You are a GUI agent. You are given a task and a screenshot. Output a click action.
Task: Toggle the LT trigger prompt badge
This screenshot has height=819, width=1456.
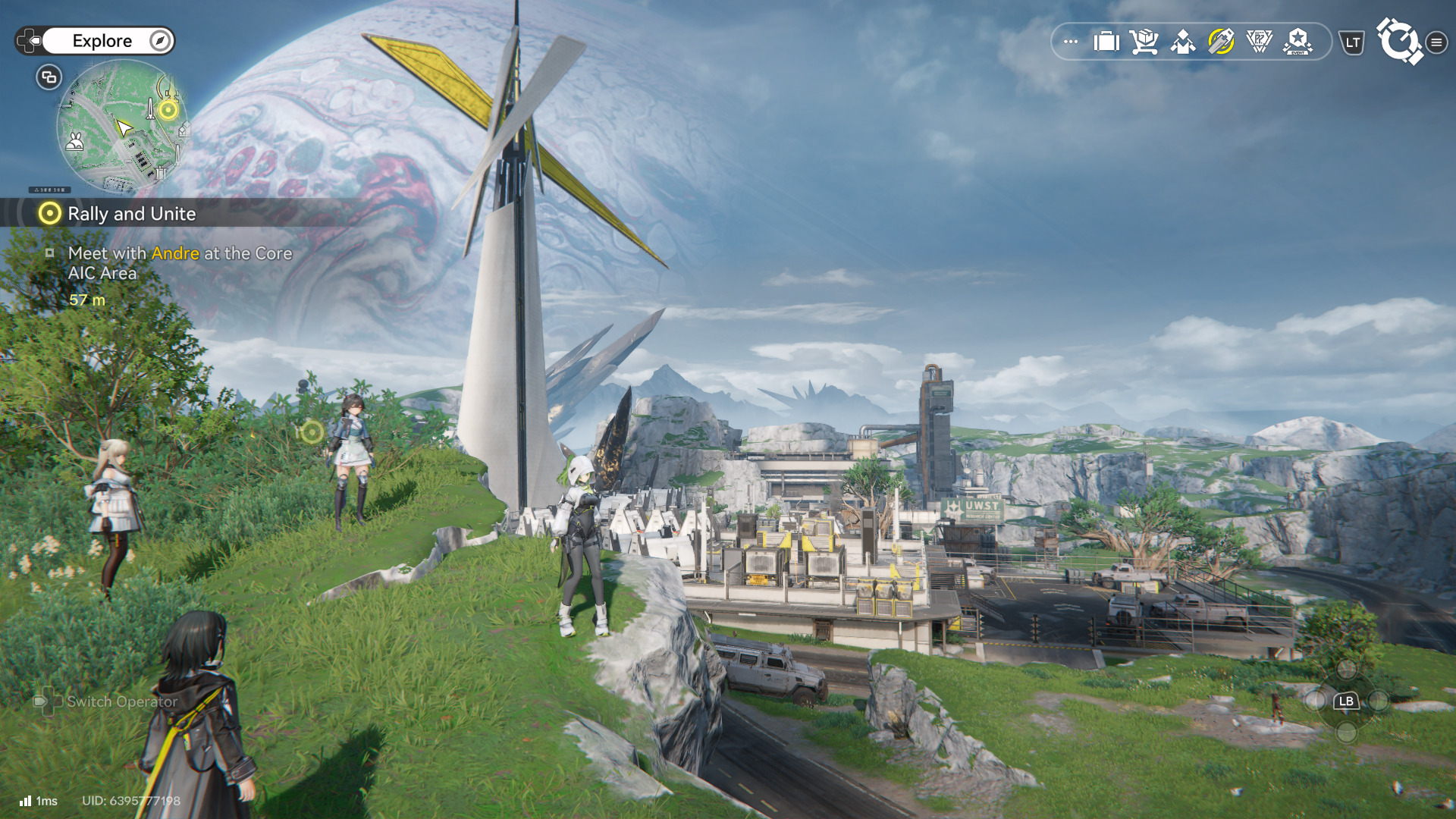(1351, 43)
